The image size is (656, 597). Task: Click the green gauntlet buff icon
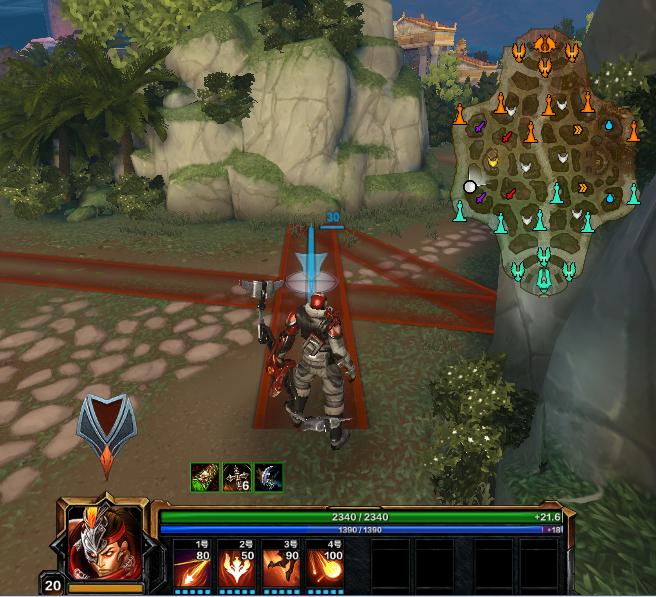(x=205, y=477)
